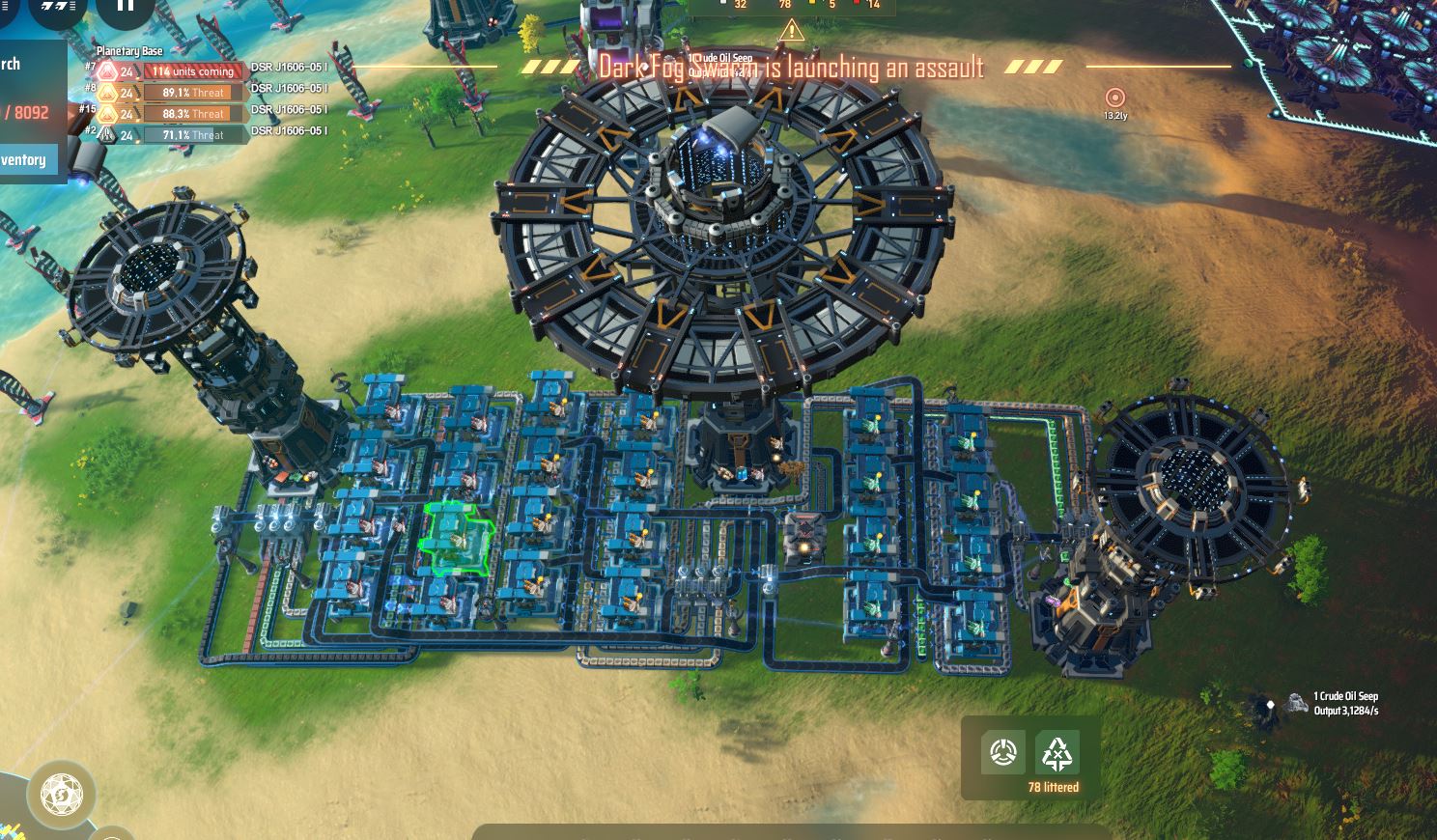Click the Research panel on the left edge
1437x840 pixels.
click(x=10, y=64)
